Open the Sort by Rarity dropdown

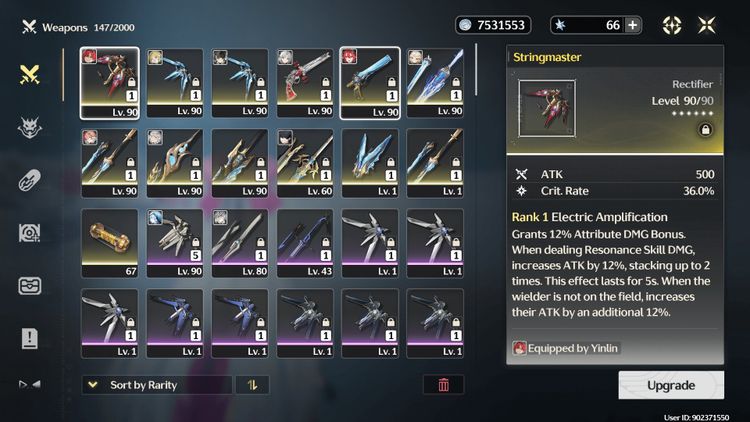click(x=156, y=385)
